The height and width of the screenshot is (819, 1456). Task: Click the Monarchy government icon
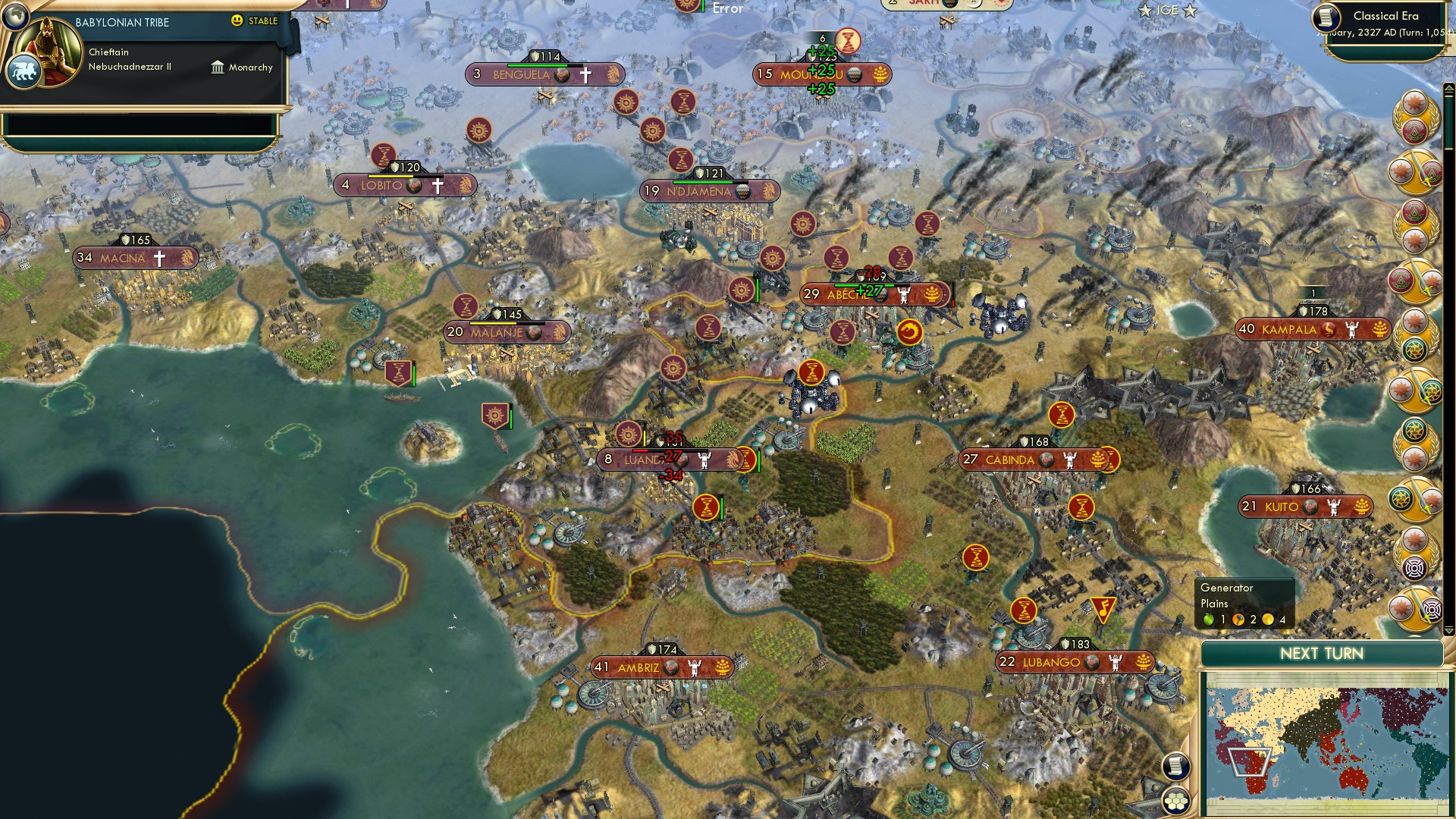click(219, 67)
